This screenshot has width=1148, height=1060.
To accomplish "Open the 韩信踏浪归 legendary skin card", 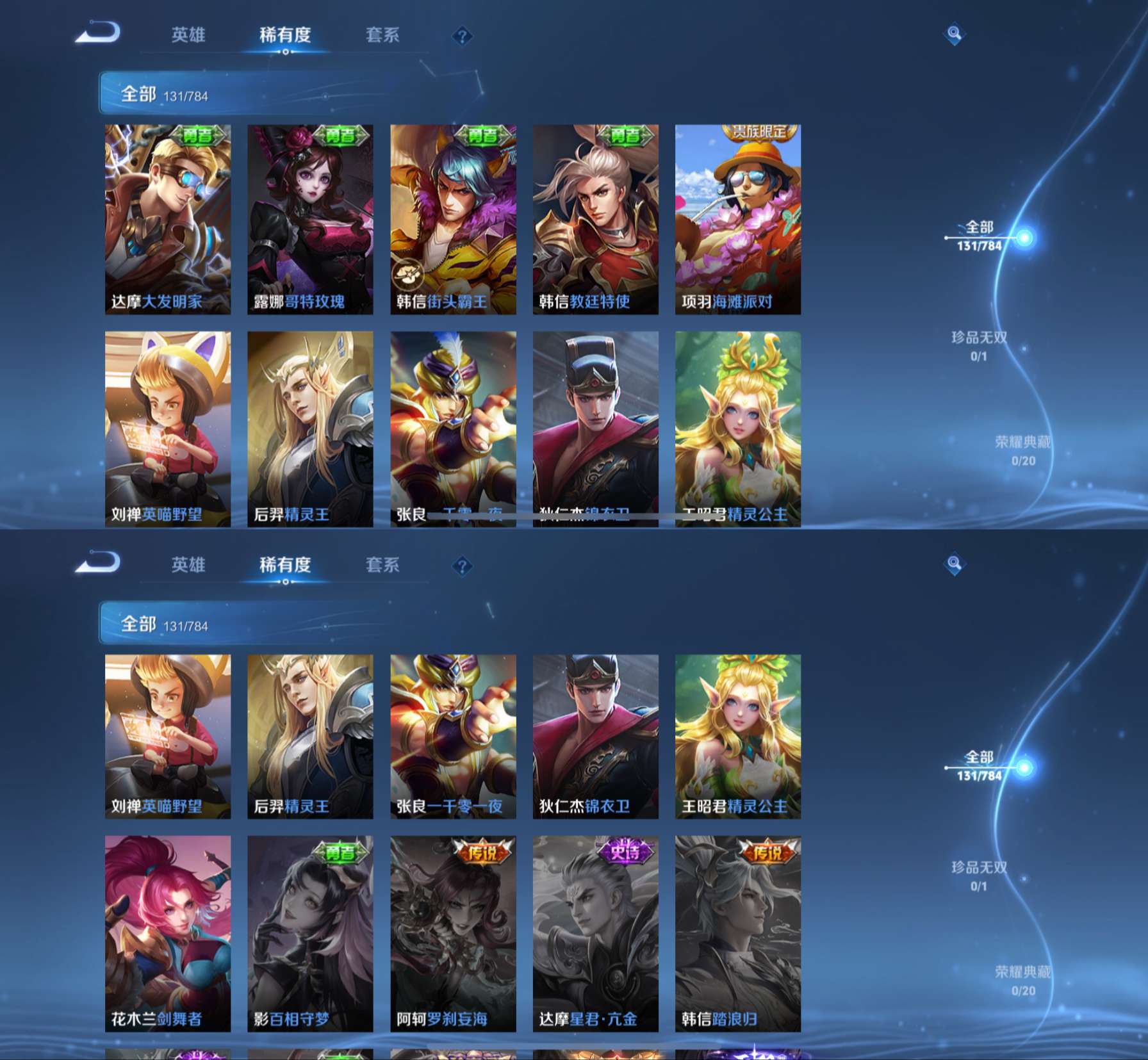I will click(737, 933).
